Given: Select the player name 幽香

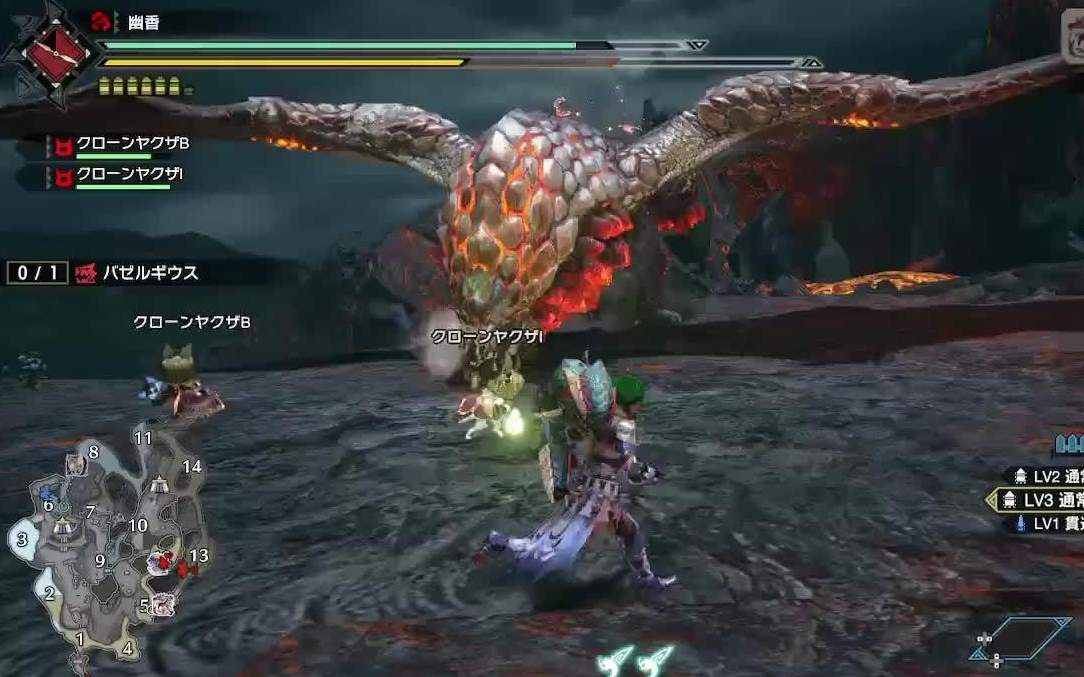Looking at the screenshot, I should [144, 22].
